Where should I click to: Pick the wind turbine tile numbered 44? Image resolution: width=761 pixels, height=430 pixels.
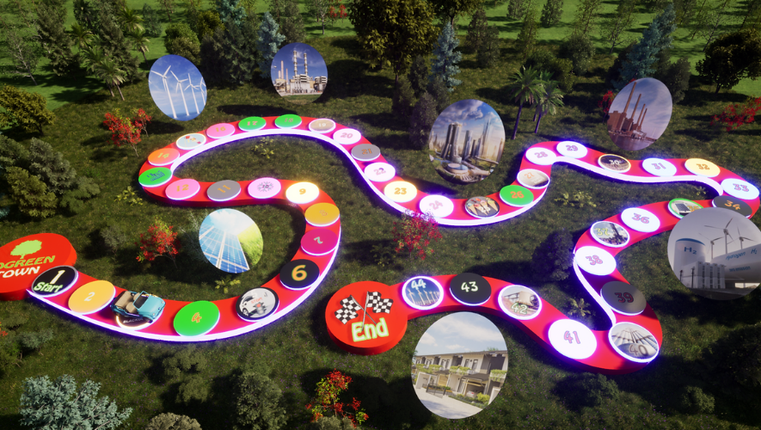point(422,292)
